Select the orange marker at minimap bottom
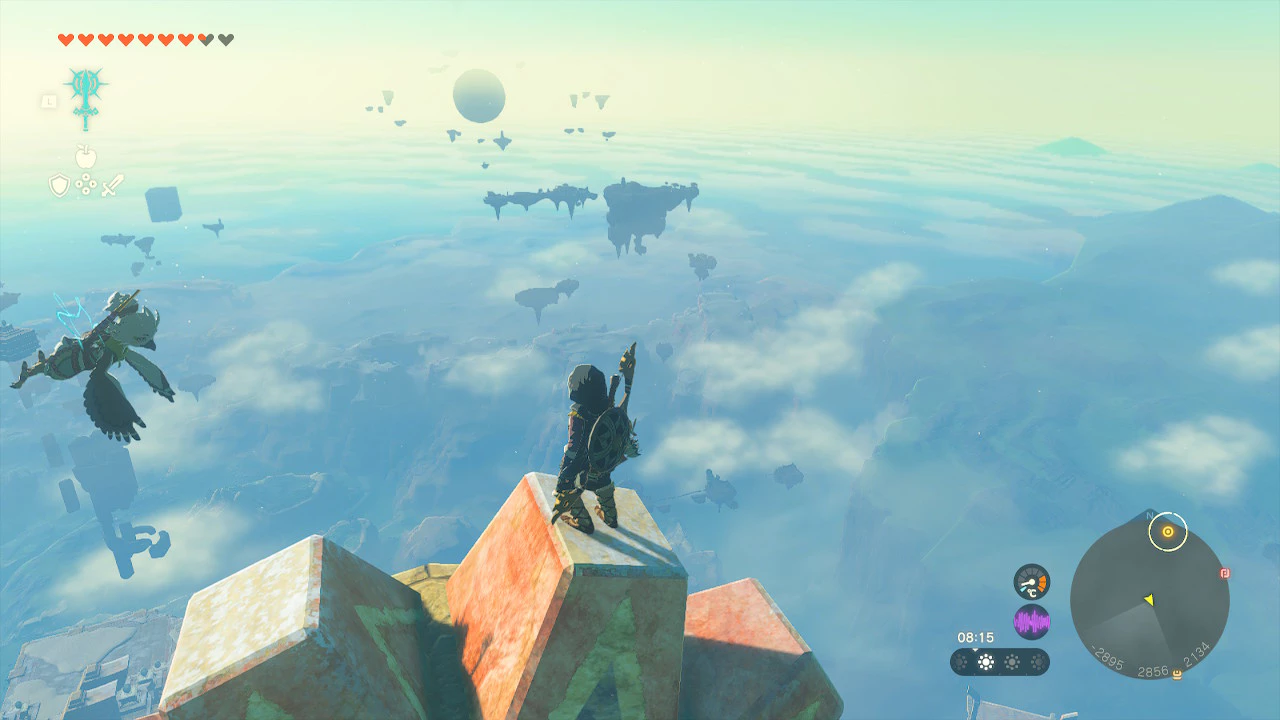This screenshot has height=720, width=1280. pos(1176,675)
